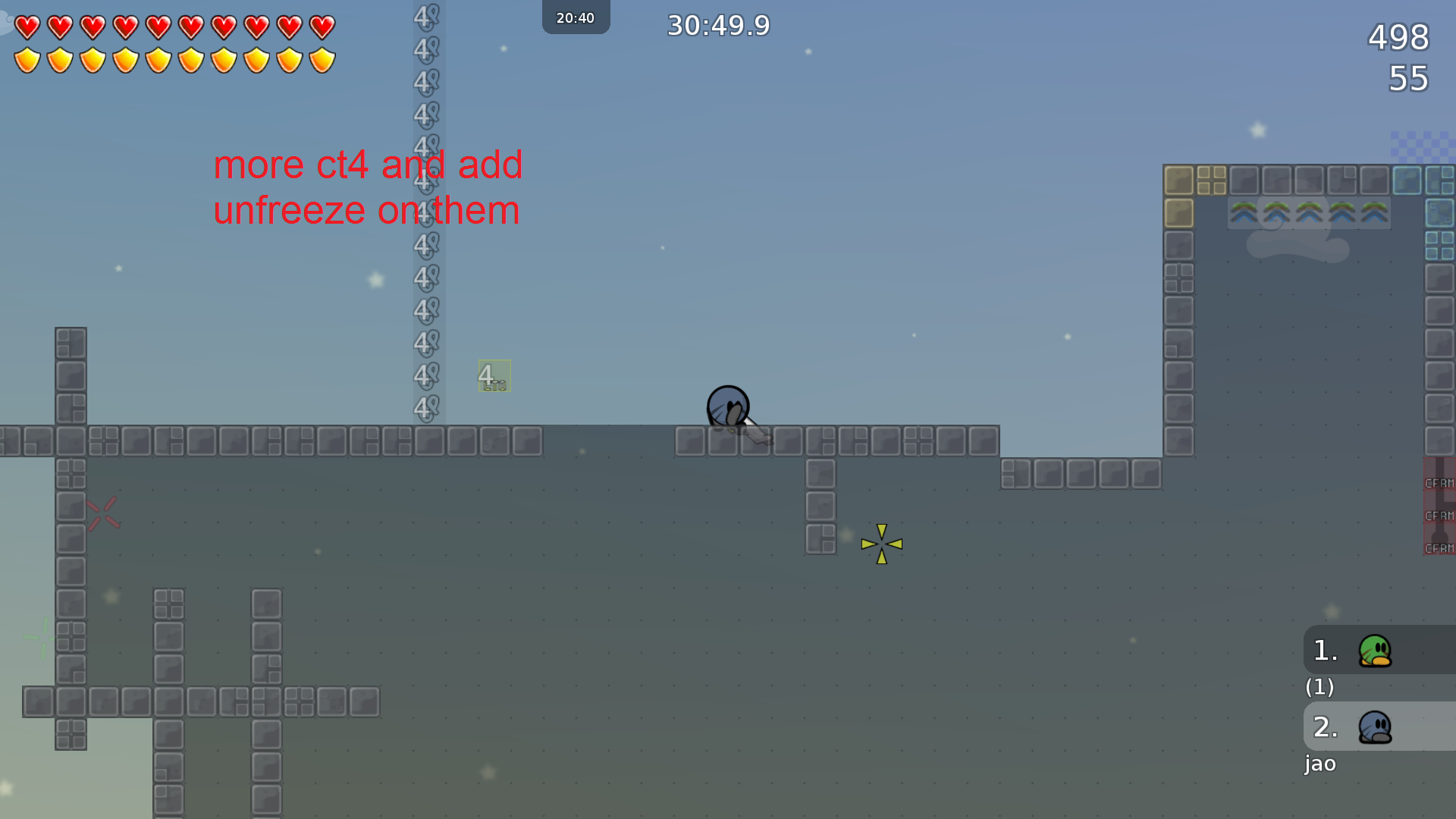Click the scoreboard row marked '2.'
The image size is (1456, 819).
pyautogui.click(x=1323, y=726)
